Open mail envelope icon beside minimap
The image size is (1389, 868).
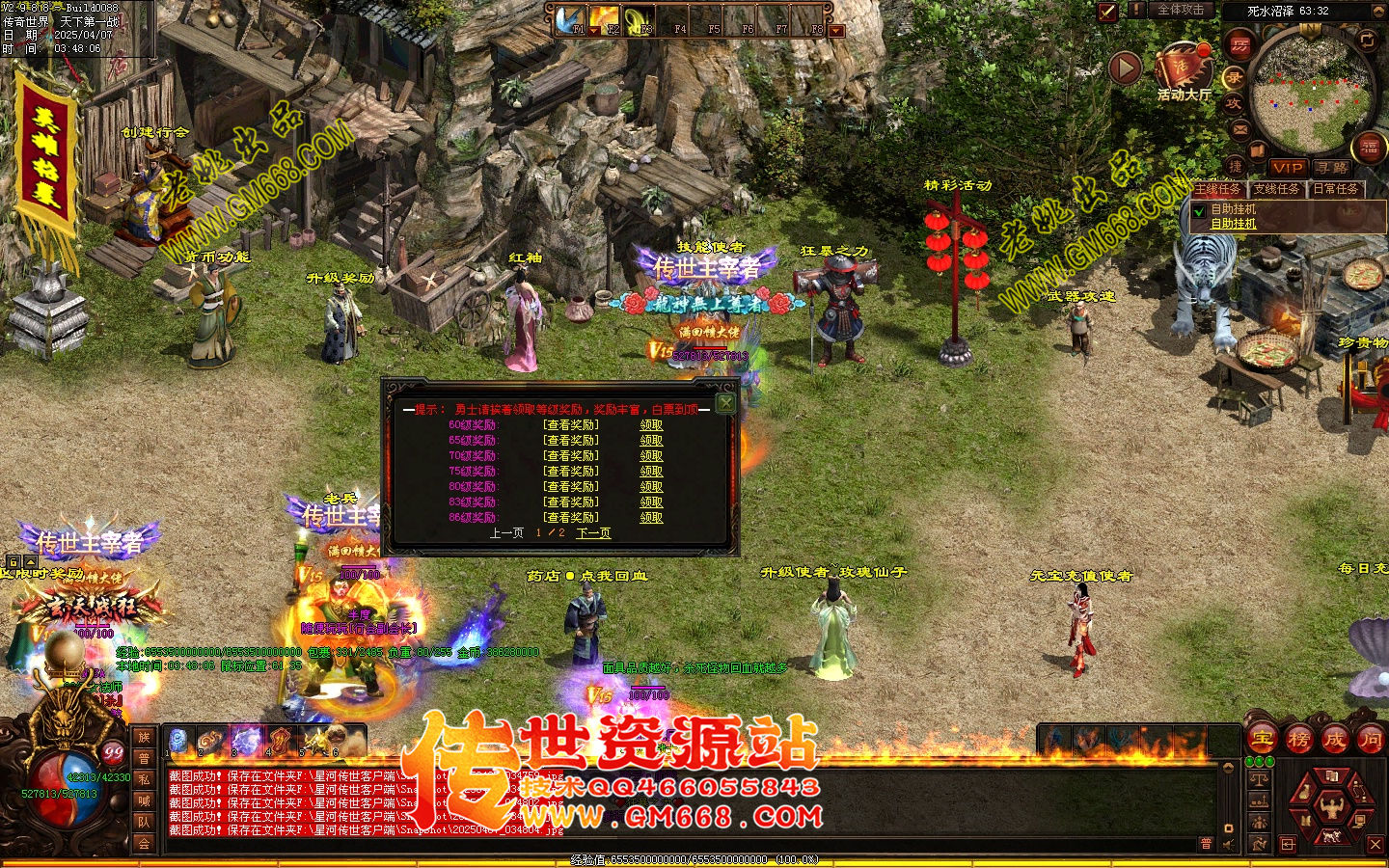tap(1239, 128)
